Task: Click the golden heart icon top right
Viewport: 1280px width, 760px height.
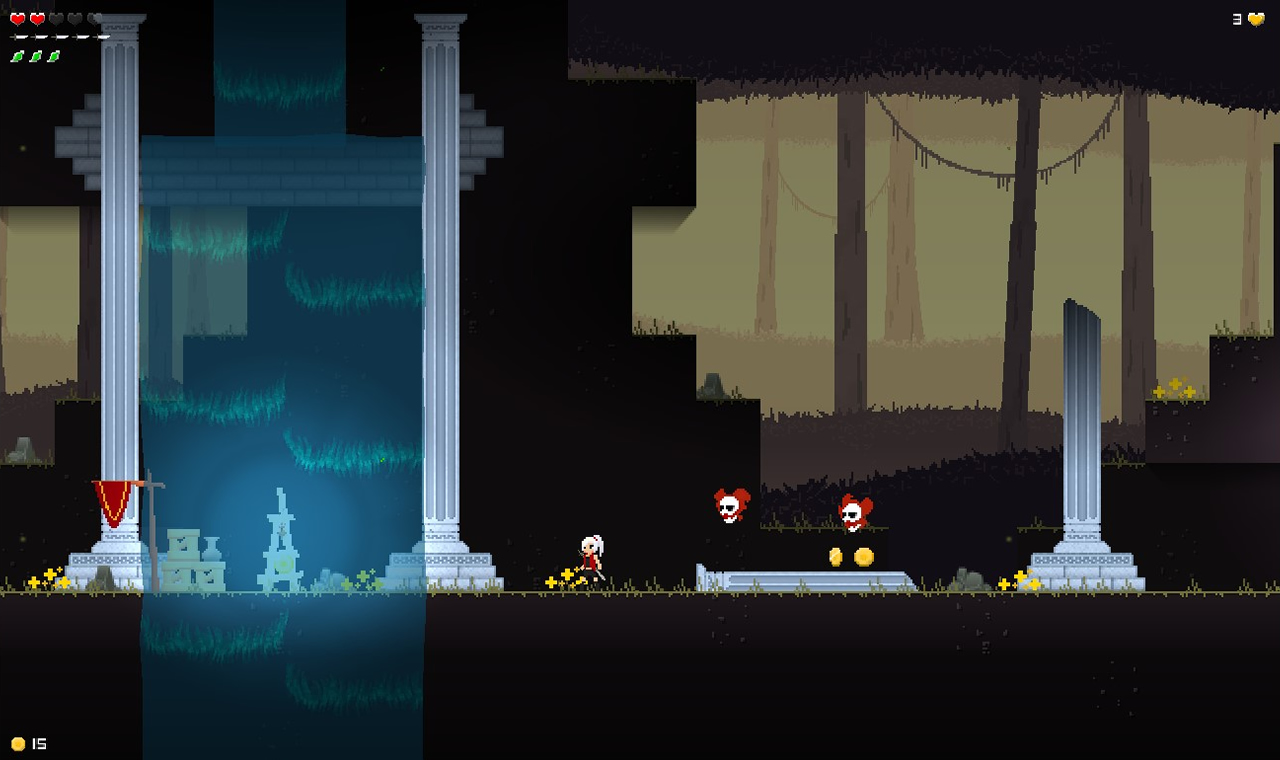Action: pos(1255,17)
